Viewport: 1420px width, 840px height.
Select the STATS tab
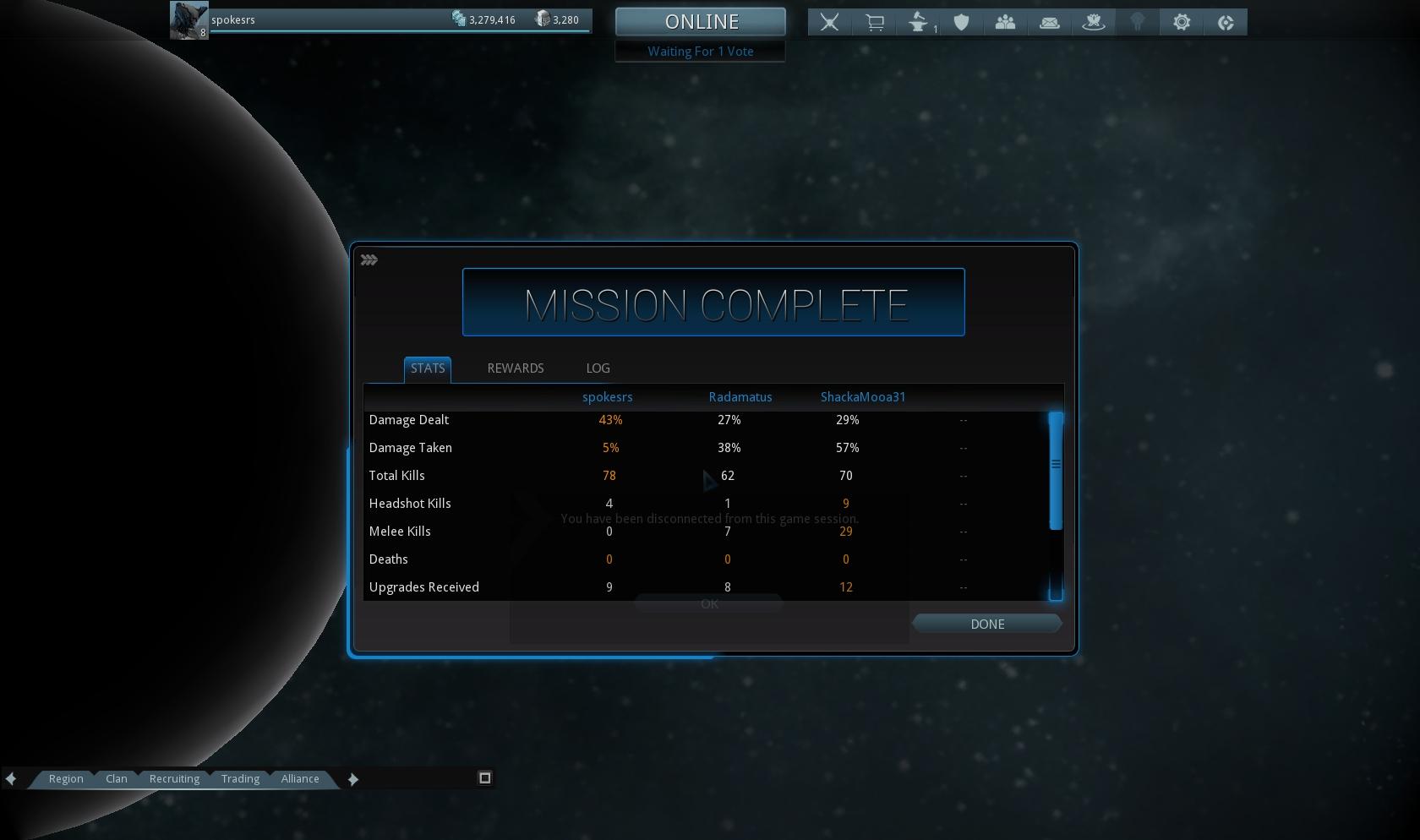coord(428,368)
